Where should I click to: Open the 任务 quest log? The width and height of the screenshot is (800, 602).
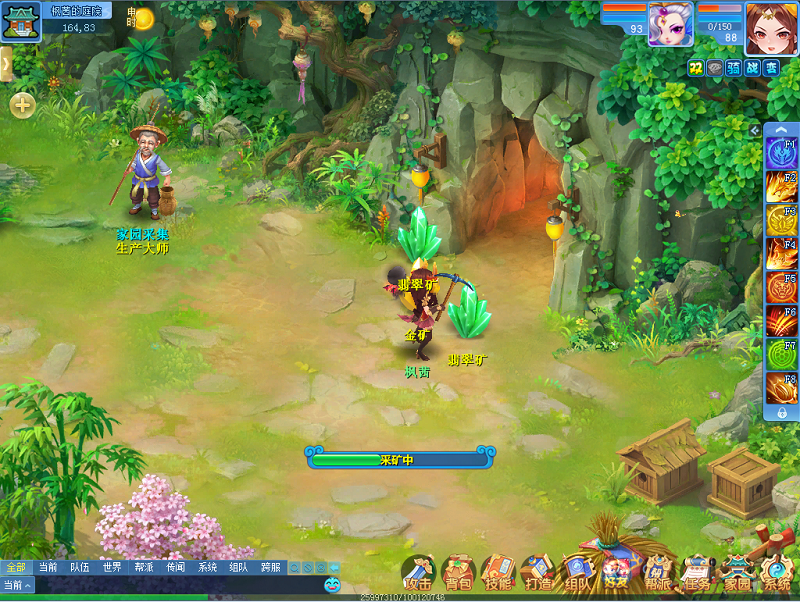tap(697, 573)
